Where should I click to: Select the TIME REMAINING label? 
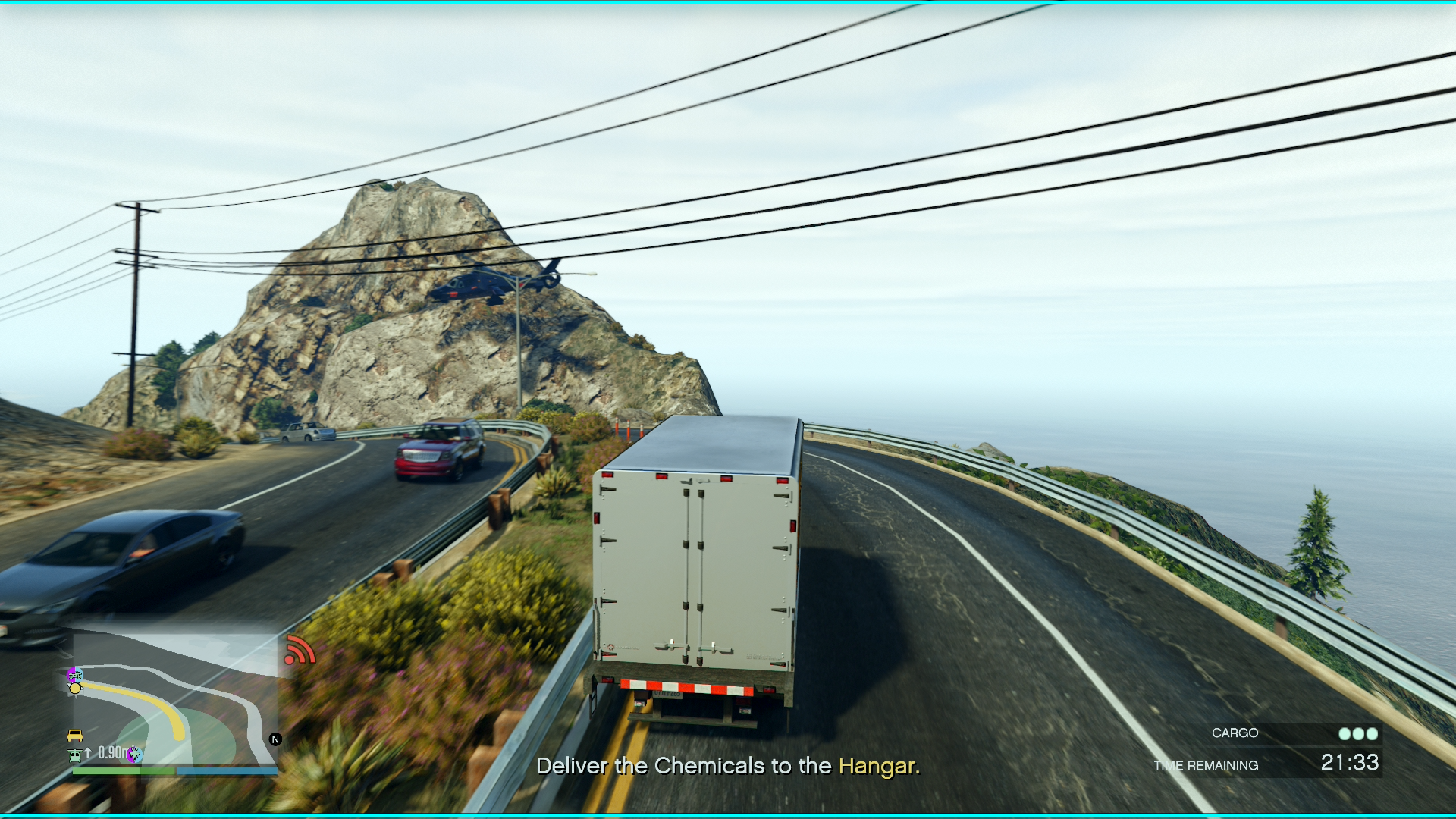(1206, 765)
